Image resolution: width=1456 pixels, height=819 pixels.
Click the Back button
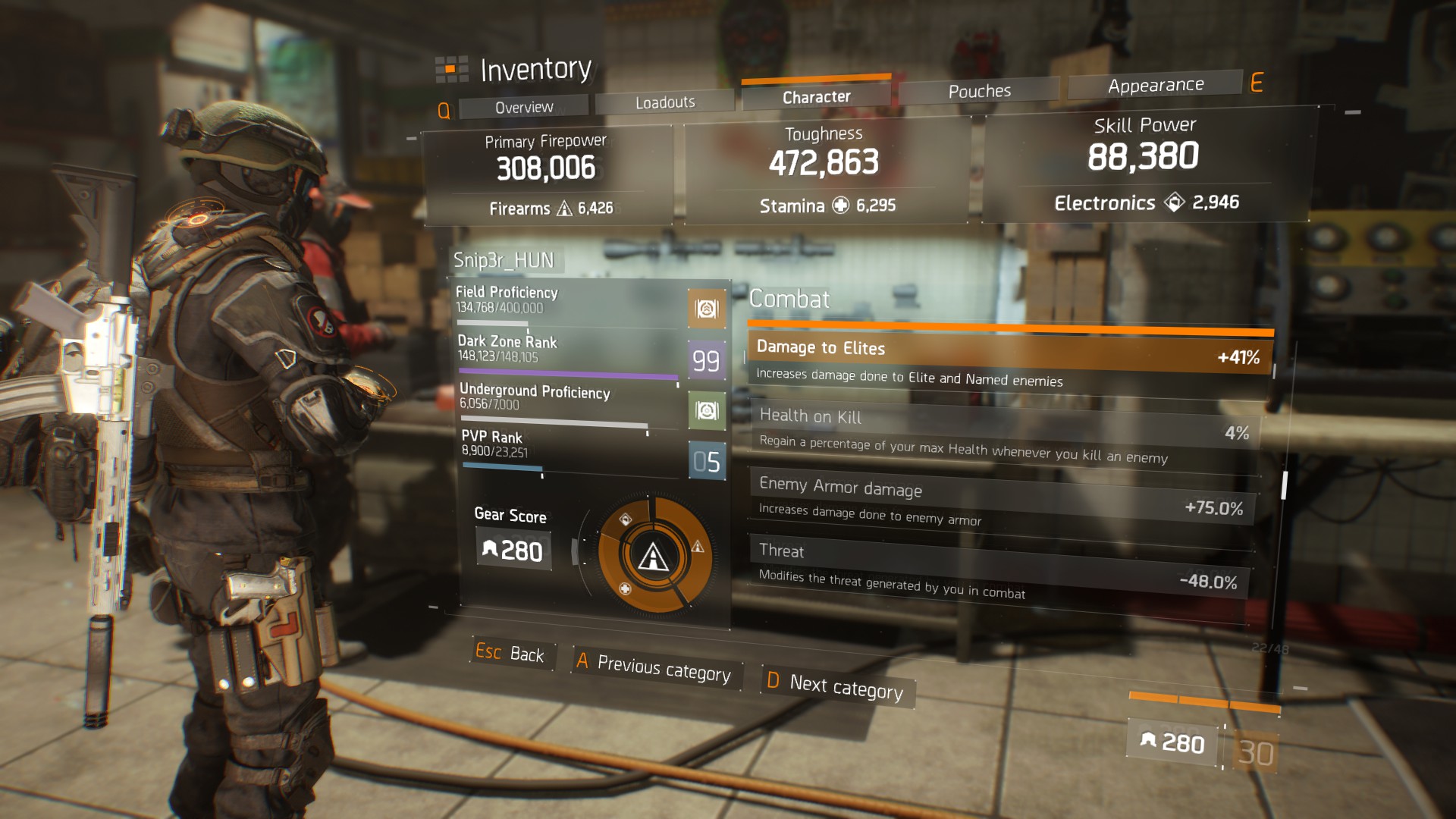pyautogui.click(x=510, y=653)
